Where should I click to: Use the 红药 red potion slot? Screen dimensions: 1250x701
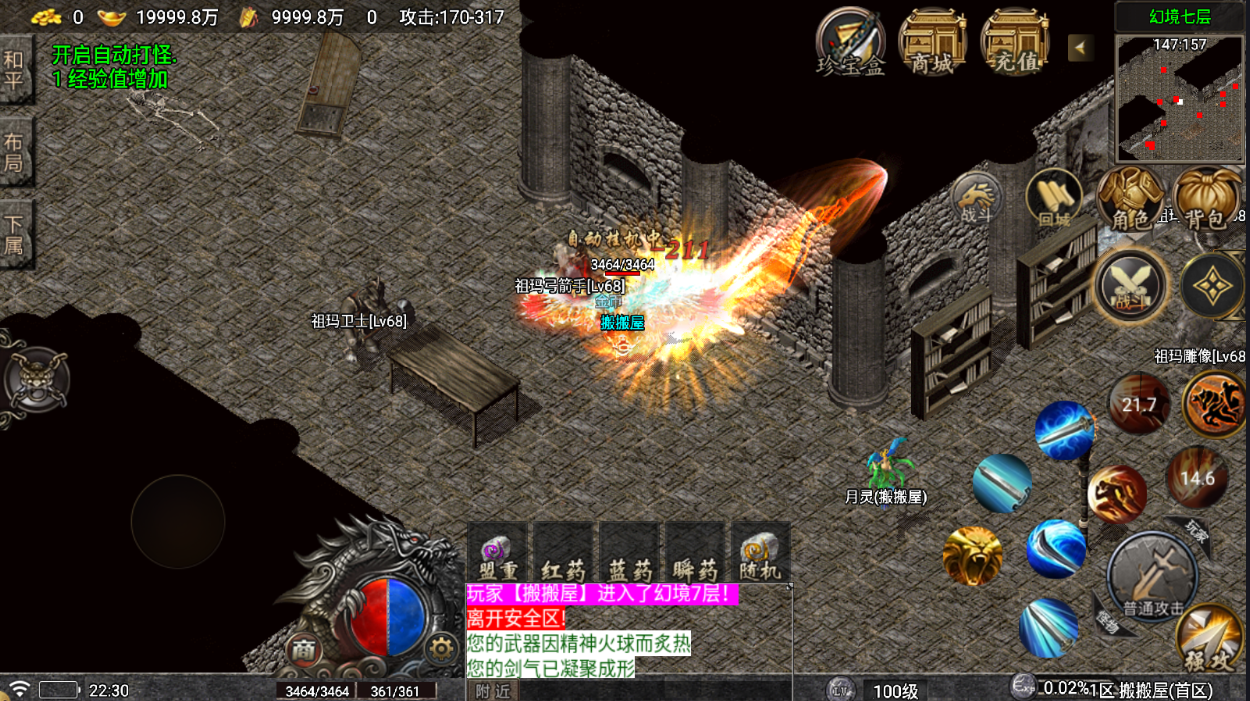pyautogui.click(x=563, y=552)
